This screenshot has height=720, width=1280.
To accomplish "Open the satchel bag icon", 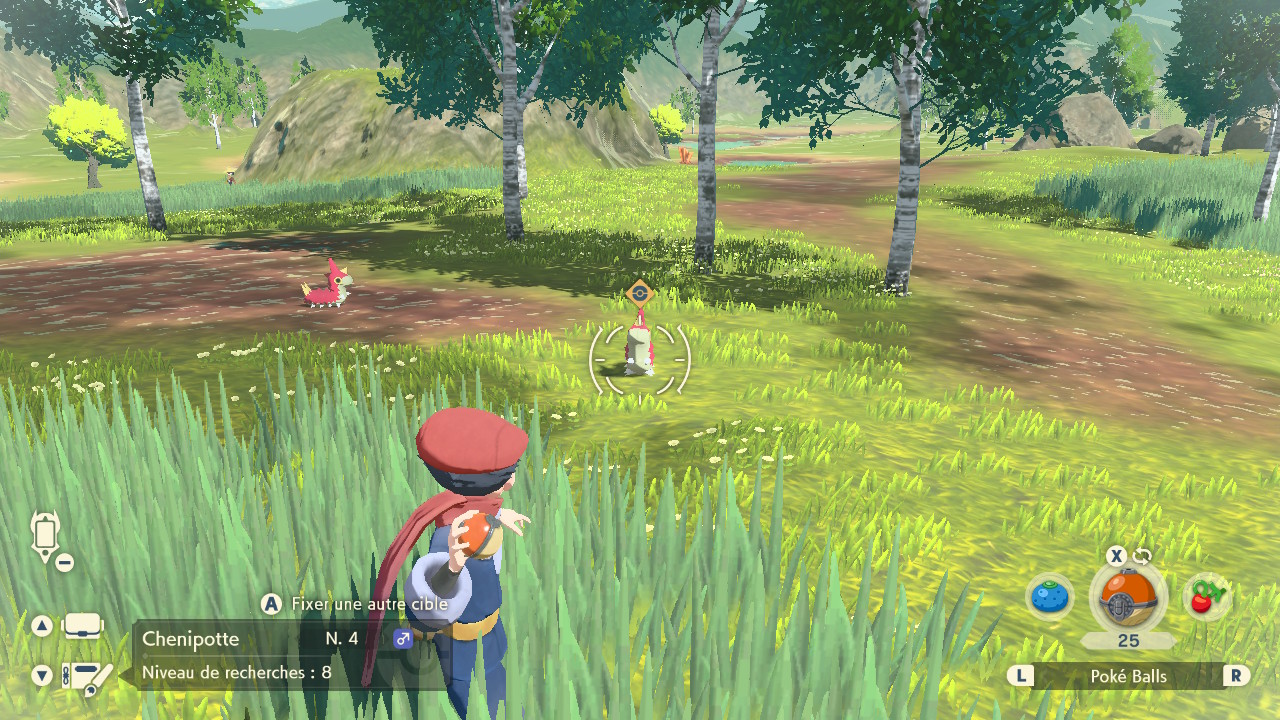I will tap(82, 626).
